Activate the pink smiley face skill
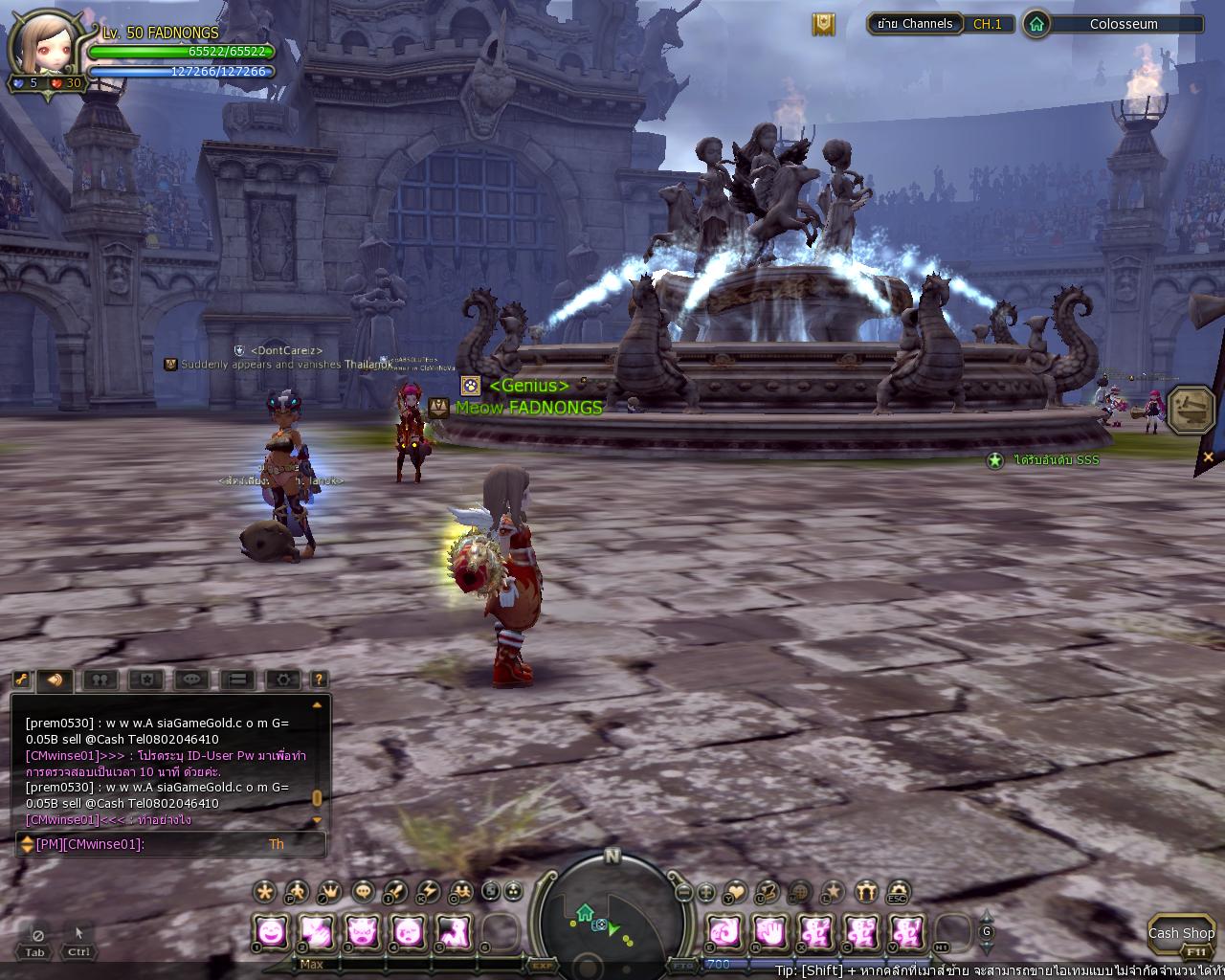Screen dimensions: 1225x980 point(272,930)
